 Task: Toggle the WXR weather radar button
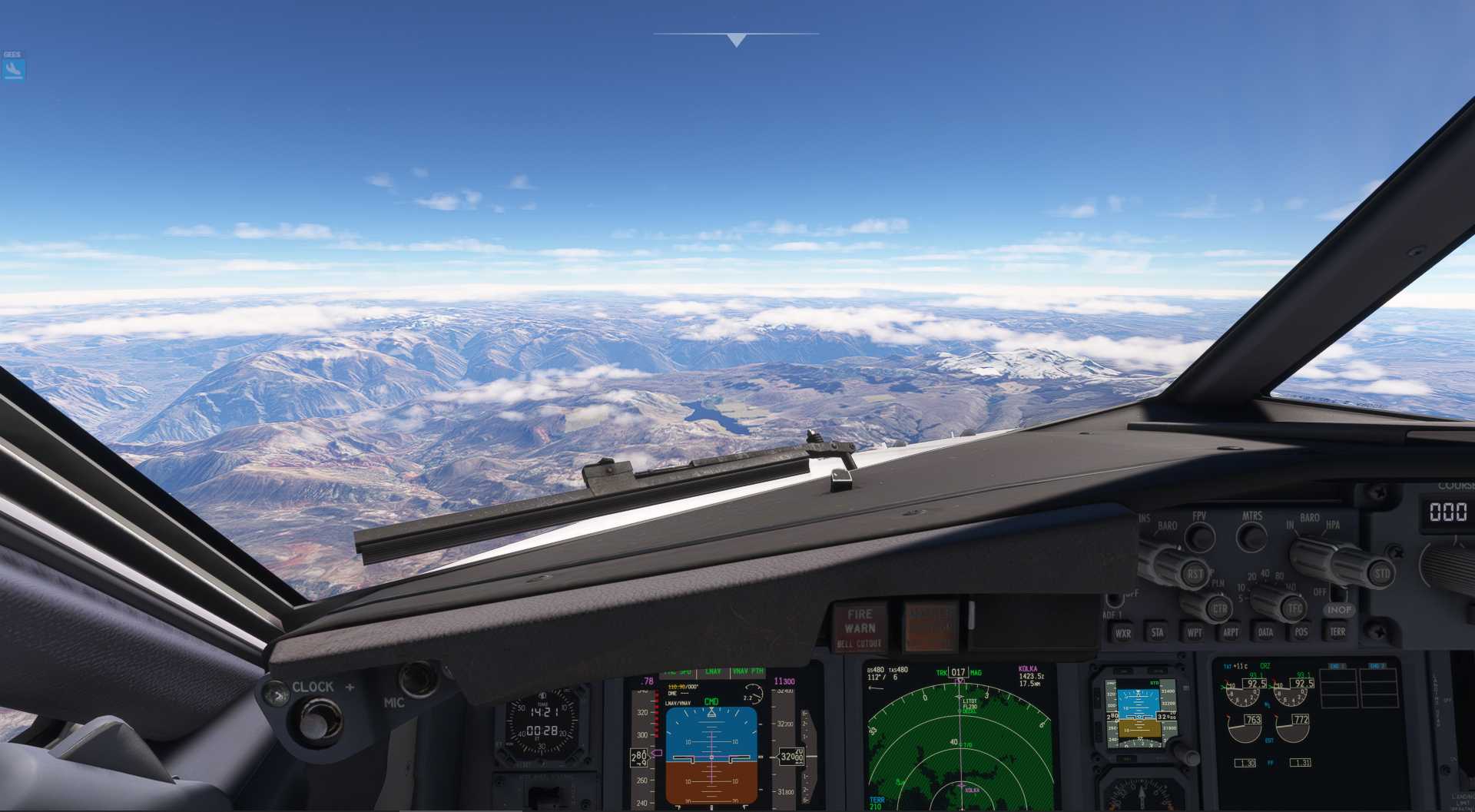pos(1122,633)
